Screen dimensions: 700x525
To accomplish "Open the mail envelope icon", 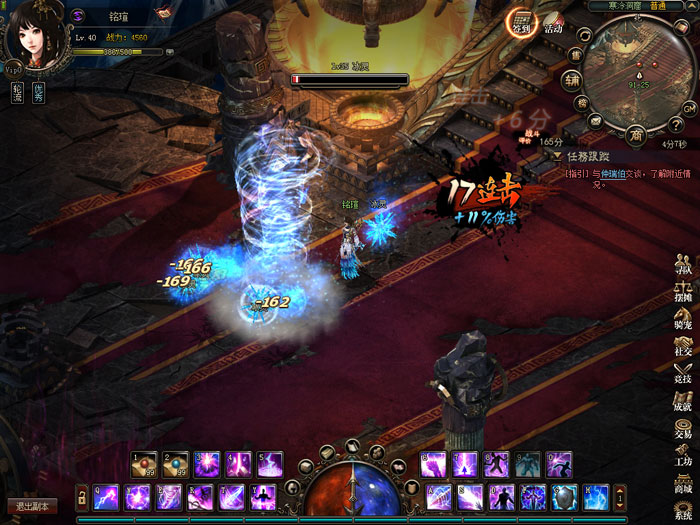I will [x=596, y=121].
